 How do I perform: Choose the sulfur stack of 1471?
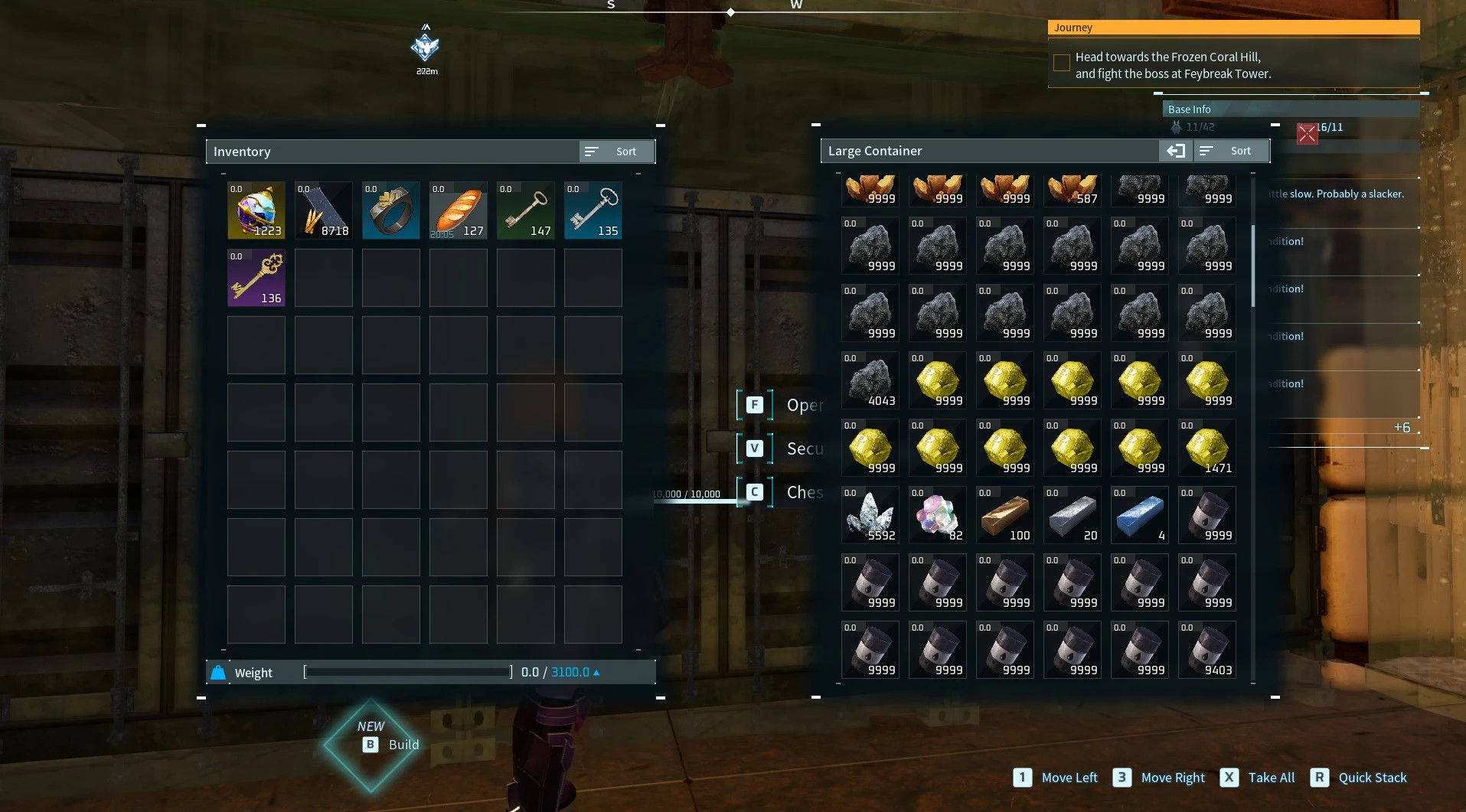(1206, 448)
